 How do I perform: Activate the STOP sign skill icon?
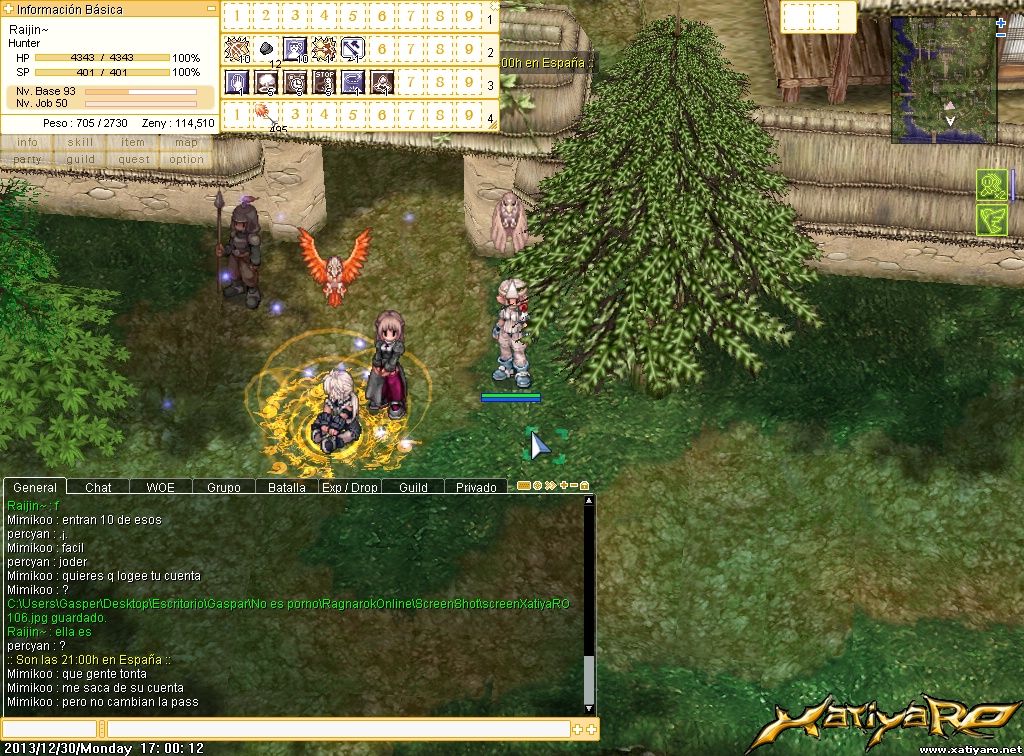(x=324, y=82)
